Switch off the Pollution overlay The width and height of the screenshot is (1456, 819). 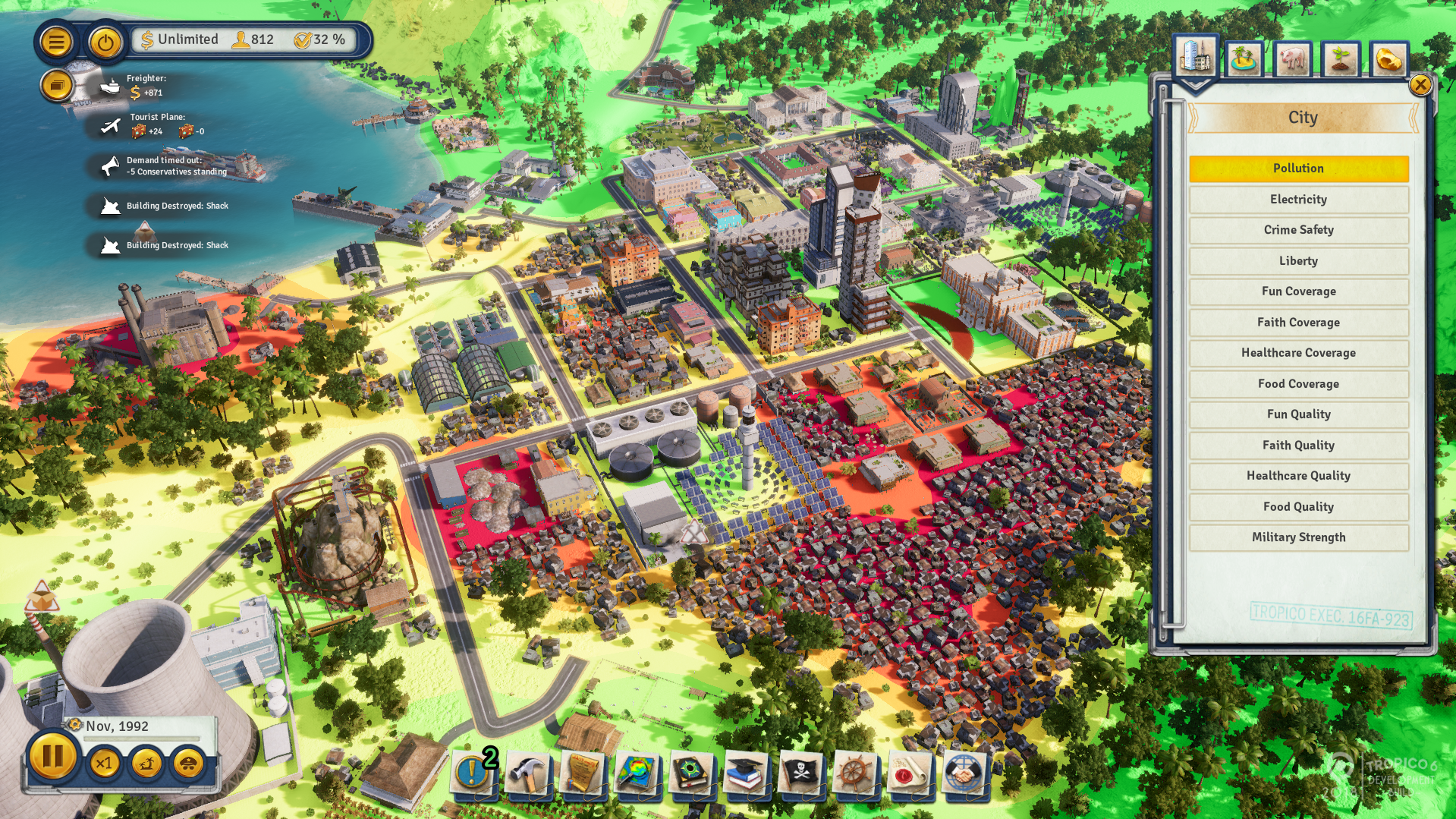point(1297,168)
